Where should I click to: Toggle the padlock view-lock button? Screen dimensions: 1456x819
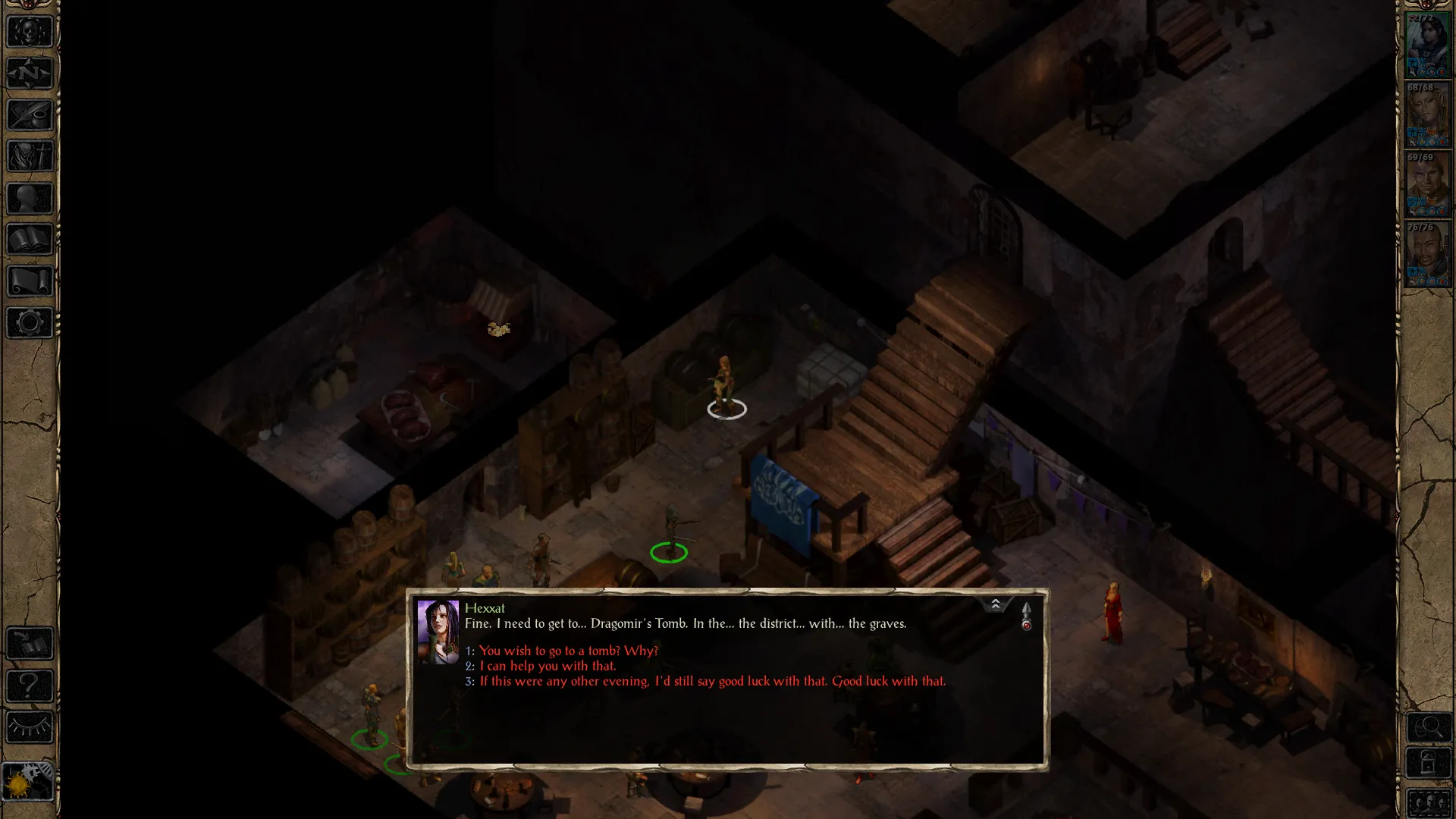[1429, 762]
